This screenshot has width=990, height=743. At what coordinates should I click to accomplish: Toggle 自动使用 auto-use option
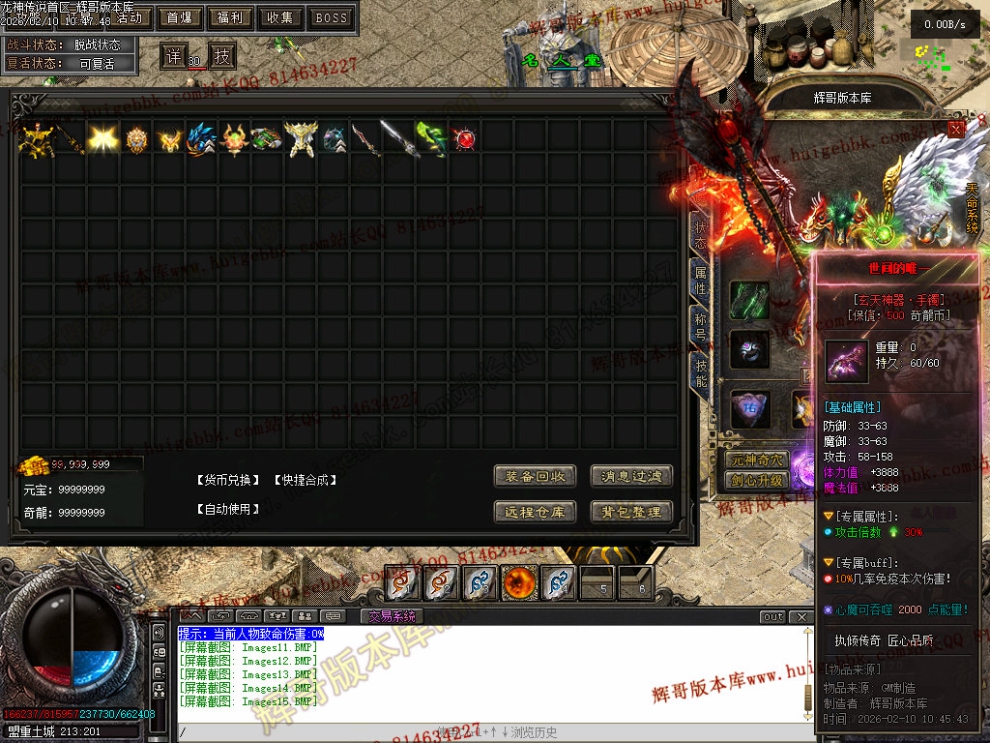(228, 509)
